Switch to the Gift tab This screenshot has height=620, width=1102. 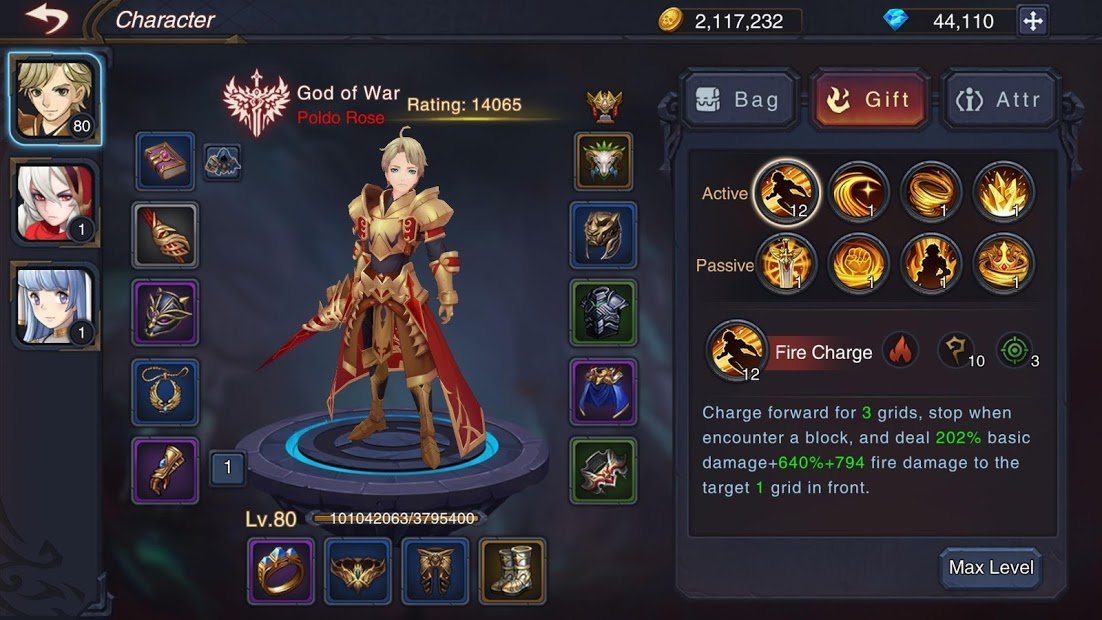click(x=869, y=99)
